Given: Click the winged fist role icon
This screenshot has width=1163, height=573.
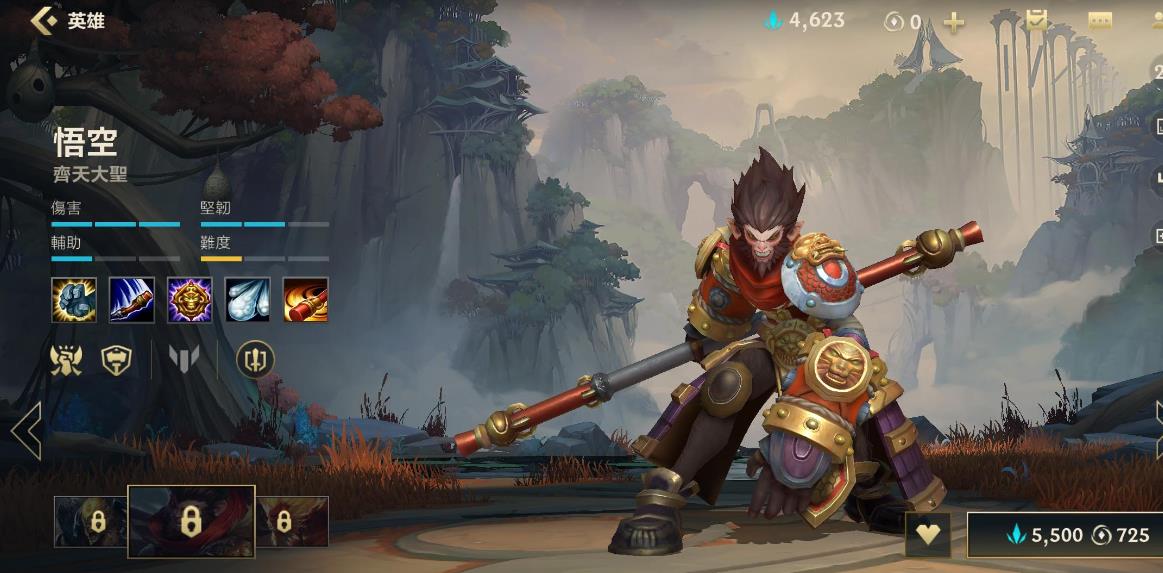Looking at the screenshot, I should point(66,359).
